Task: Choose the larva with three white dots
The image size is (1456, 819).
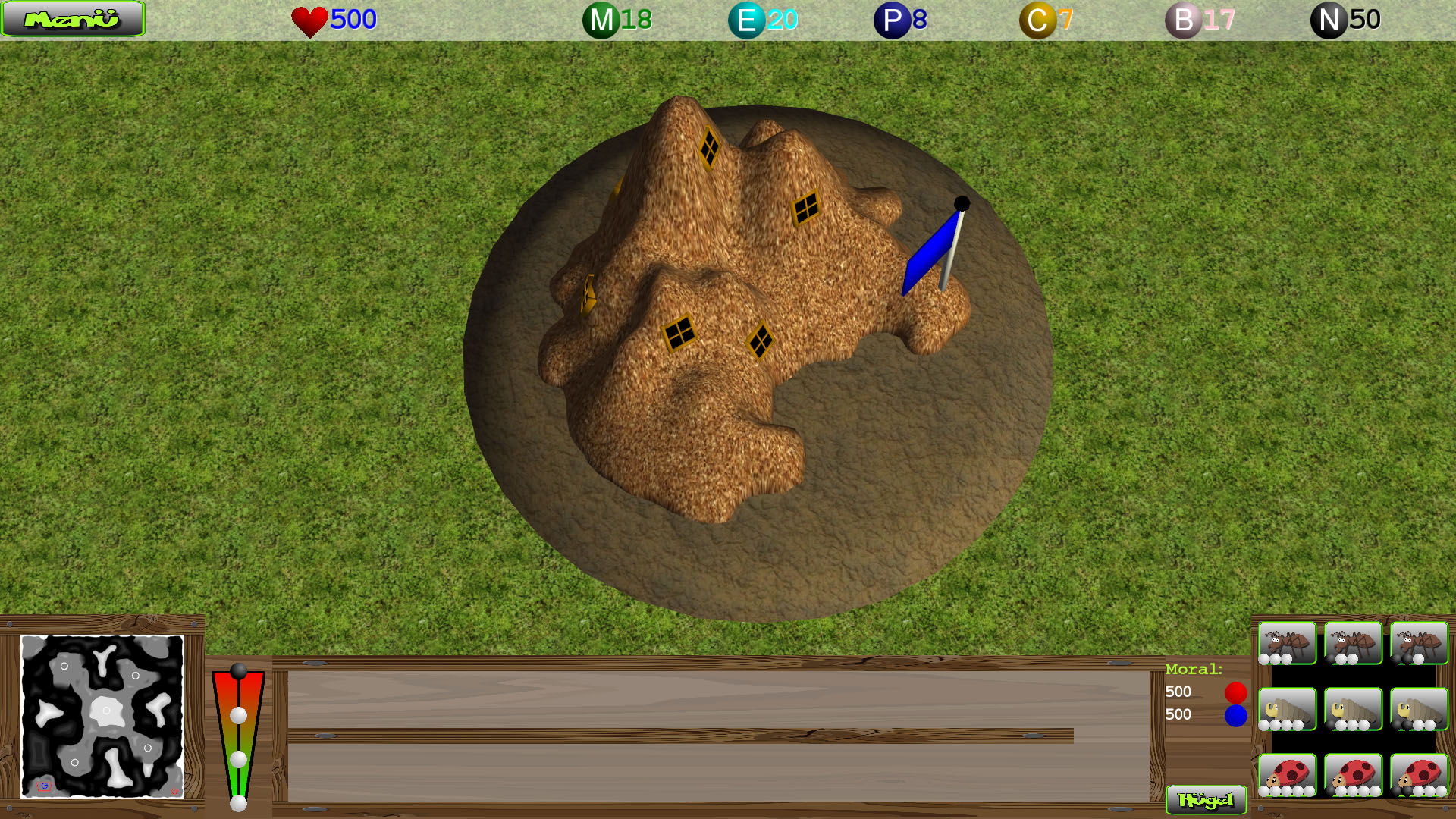Action: pos(1353,709)
